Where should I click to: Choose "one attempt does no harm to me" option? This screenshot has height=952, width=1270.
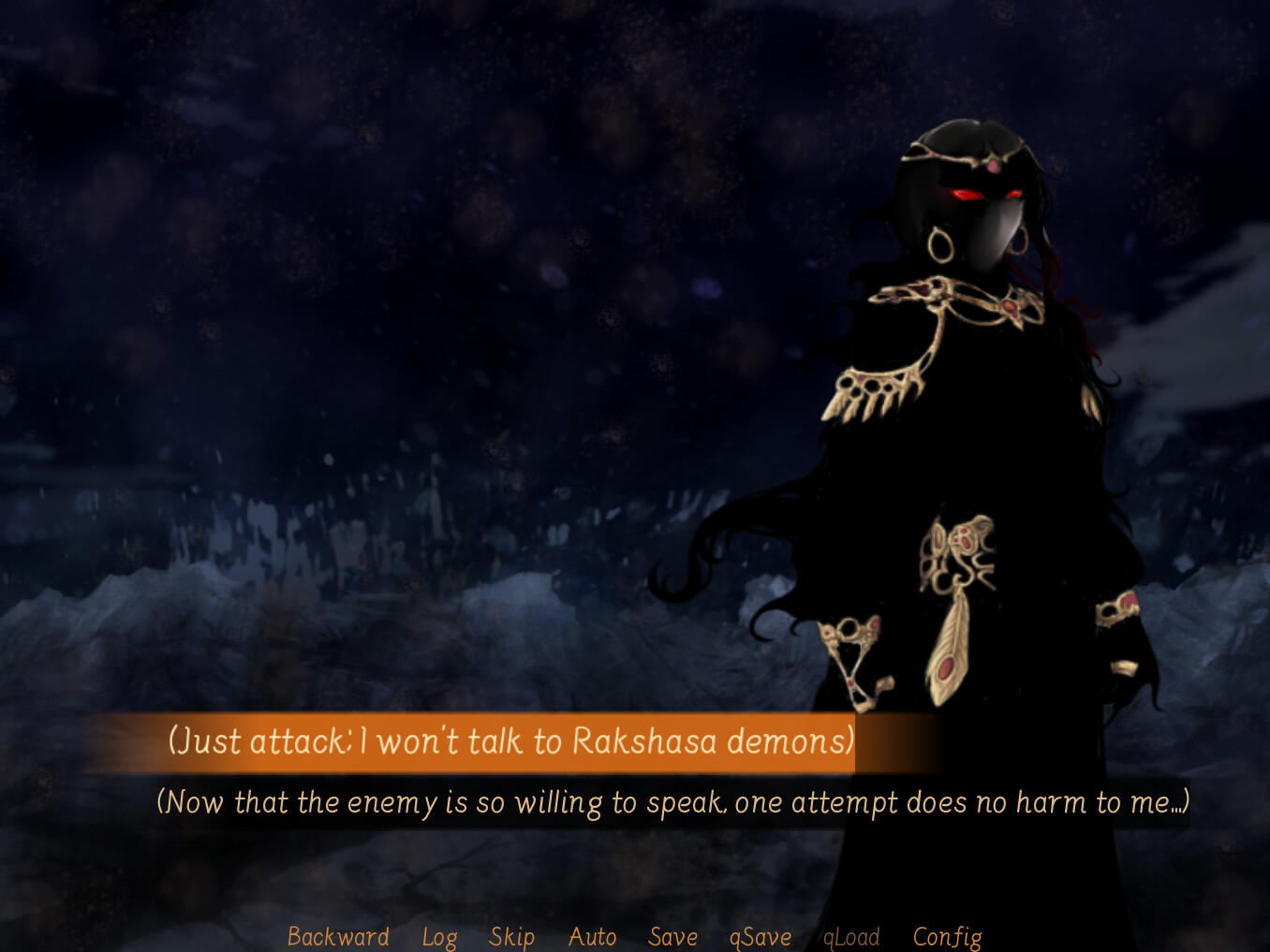point(672,802)
